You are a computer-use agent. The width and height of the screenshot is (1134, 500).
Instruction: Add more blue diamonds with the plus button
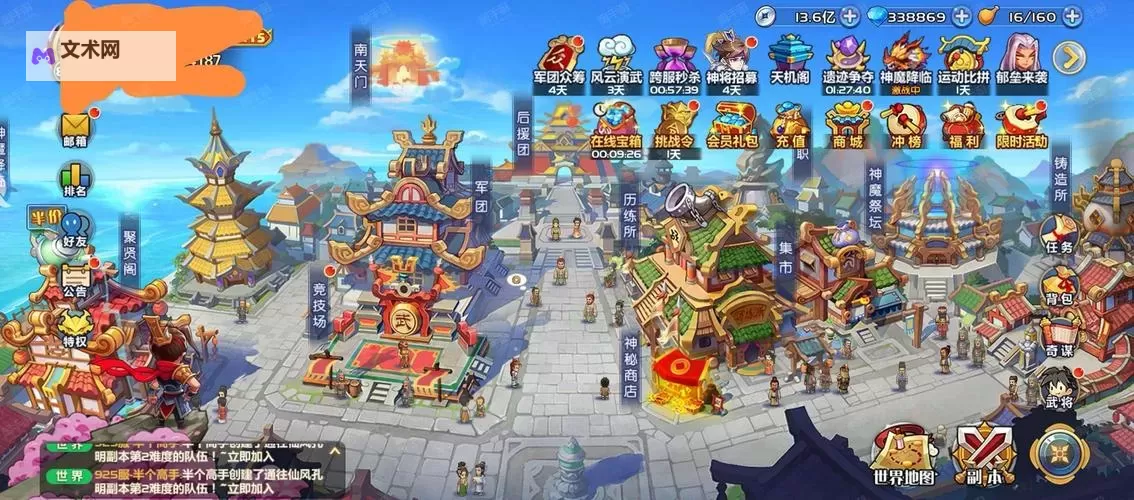(x=961, y=17)
